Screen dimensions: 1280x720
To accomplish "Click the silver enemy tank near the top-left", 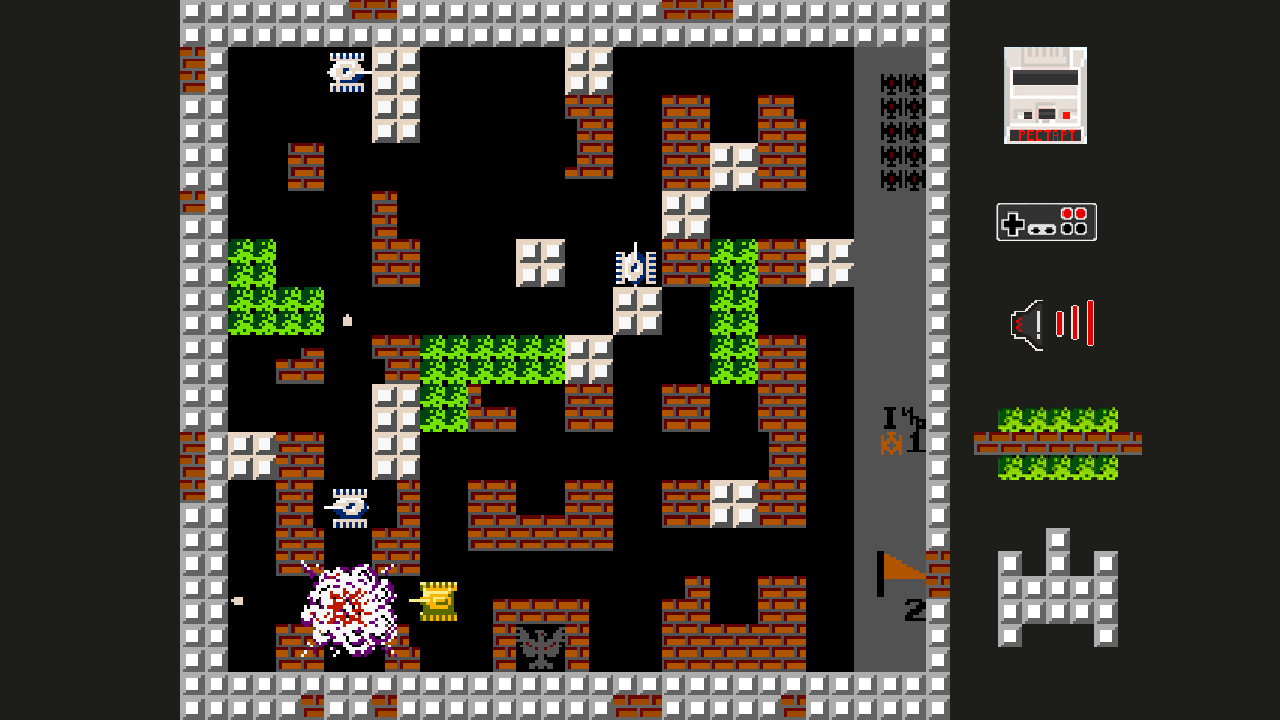I will tap(348, 72).
